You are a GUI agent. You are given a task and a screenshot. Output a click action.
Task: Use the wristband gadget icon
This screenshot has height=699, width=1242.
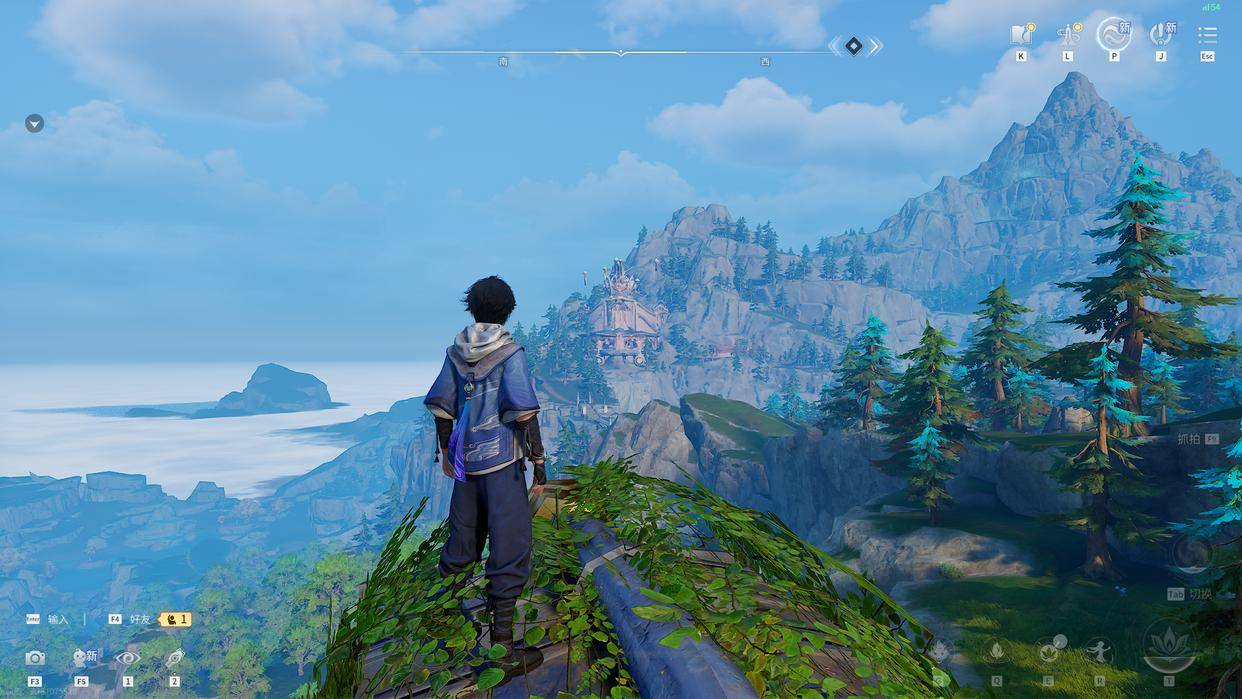click(175, 658)
